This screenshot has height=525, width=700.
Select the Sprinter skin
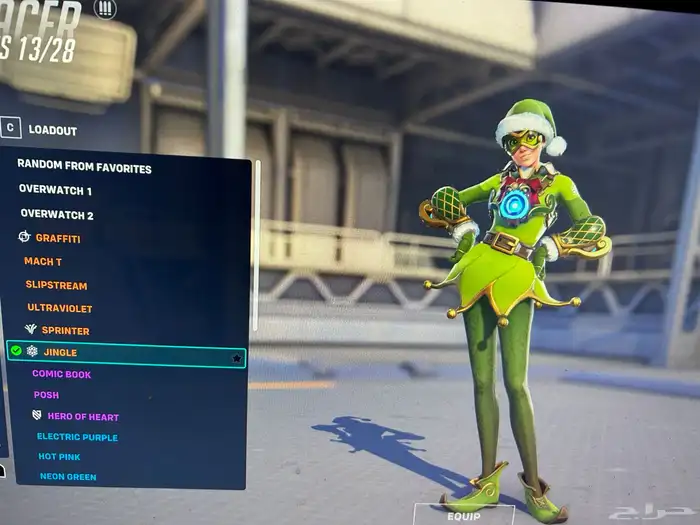[x=65, y=331]
